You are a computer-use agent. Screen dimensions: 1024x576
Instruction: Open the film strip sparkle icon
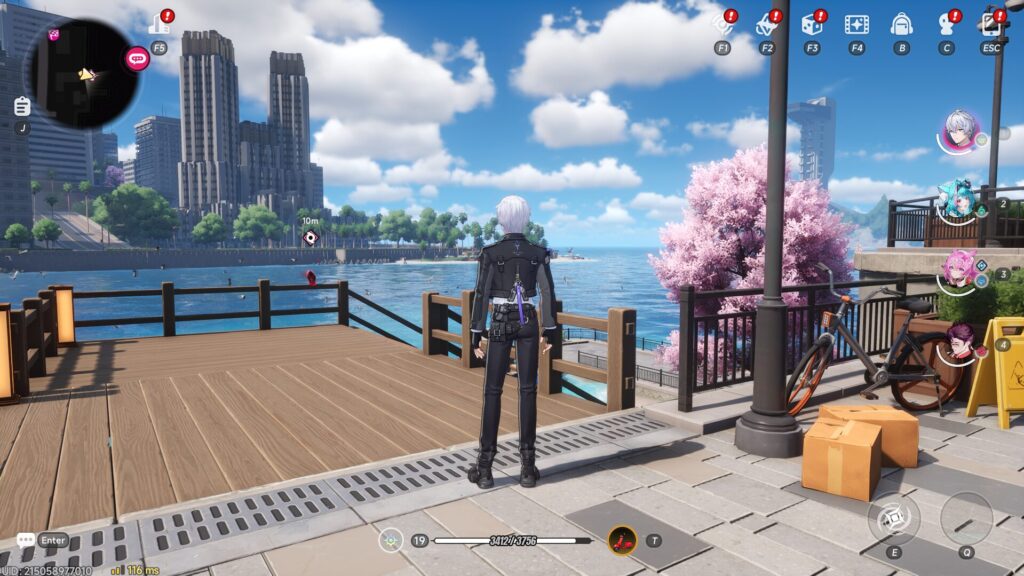856,24
